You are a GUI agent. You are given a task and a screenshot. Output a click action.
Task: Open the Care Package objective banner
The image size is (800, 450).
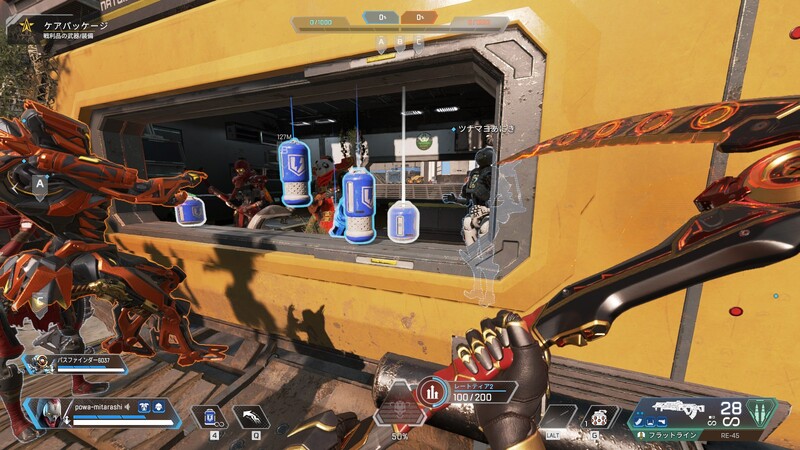coord(60,30)
